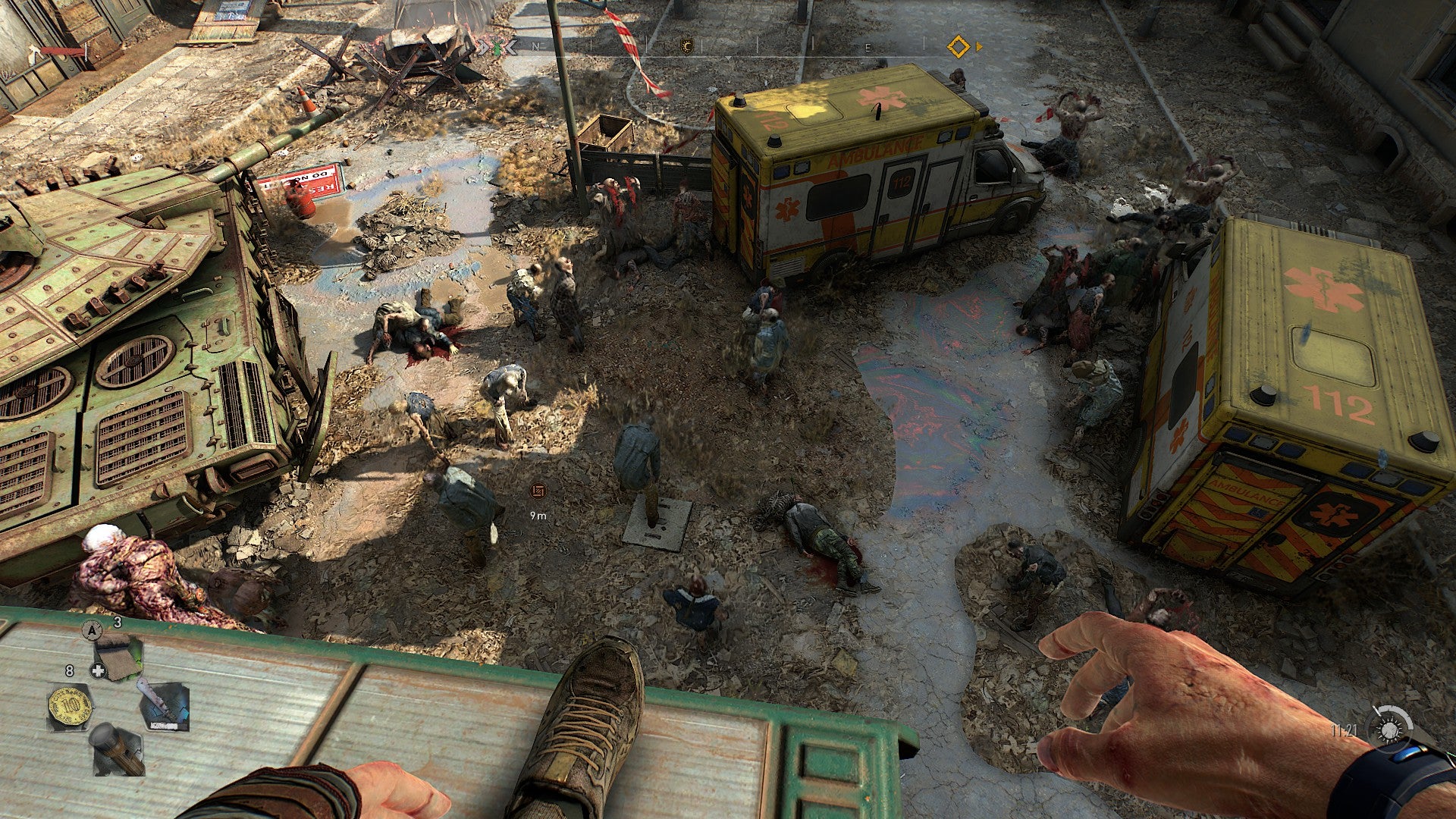This screenshot has width=1456, height=819.
Task: Select the yellow quest diamond on the compass
Action: pyautogui.click(x=958, y=45)
